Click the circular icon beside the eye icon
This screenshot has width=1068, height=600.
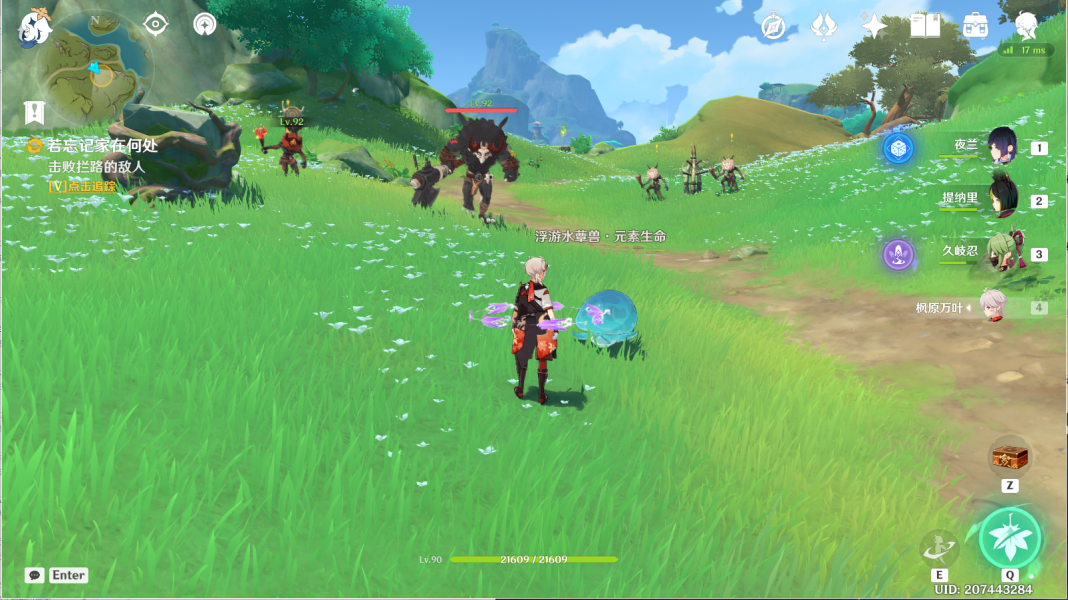coord(205,24)
